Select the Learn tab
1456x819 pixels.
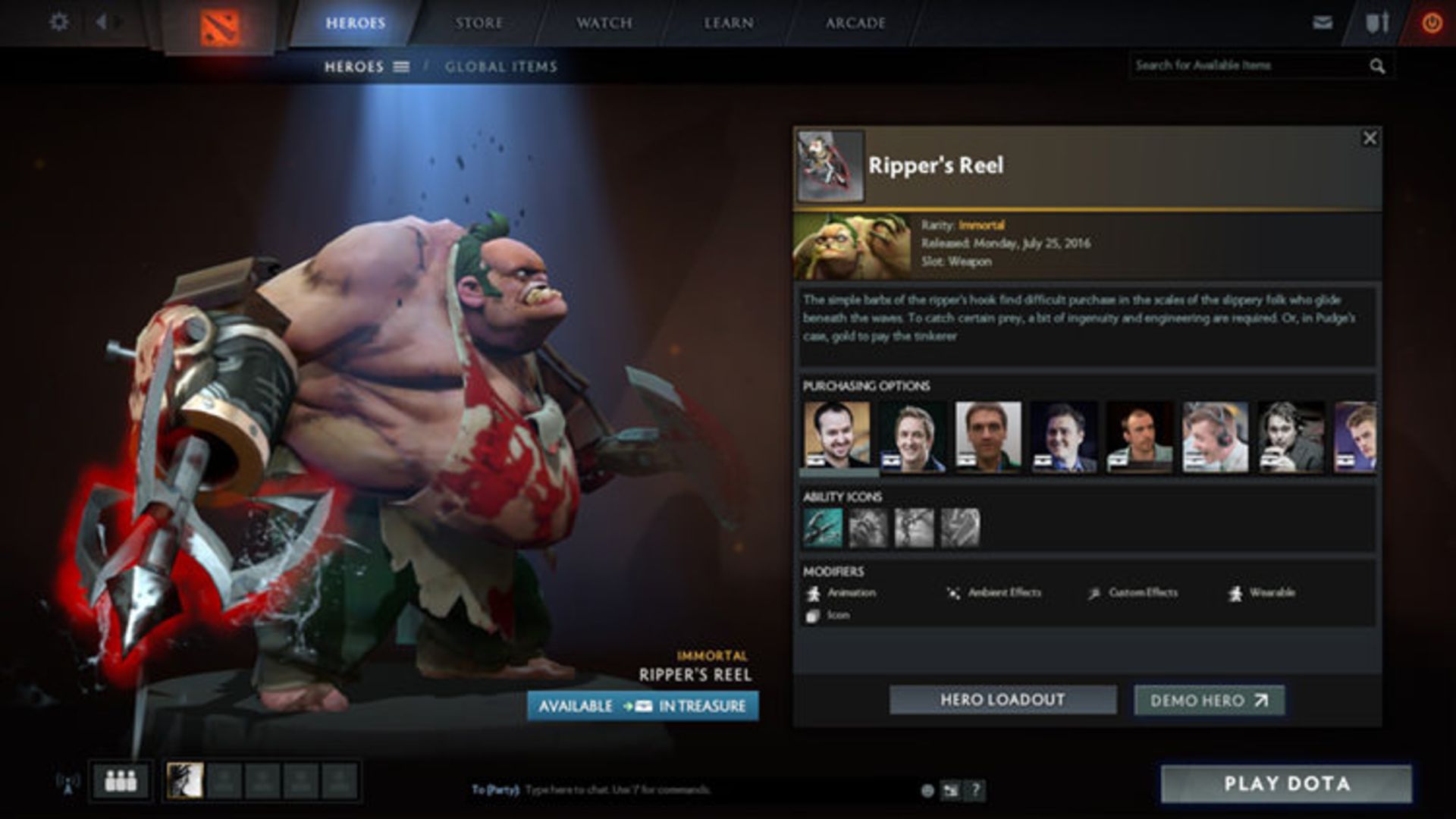[x=728, y=23]
